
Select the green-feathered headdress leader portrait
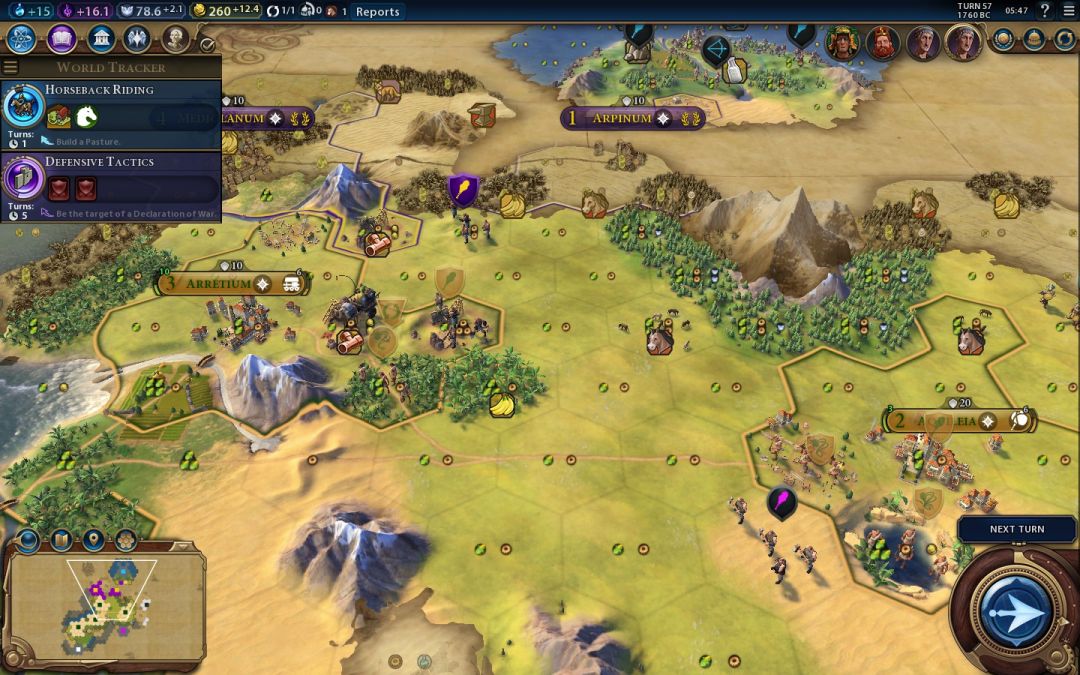[x=842, y=42]
